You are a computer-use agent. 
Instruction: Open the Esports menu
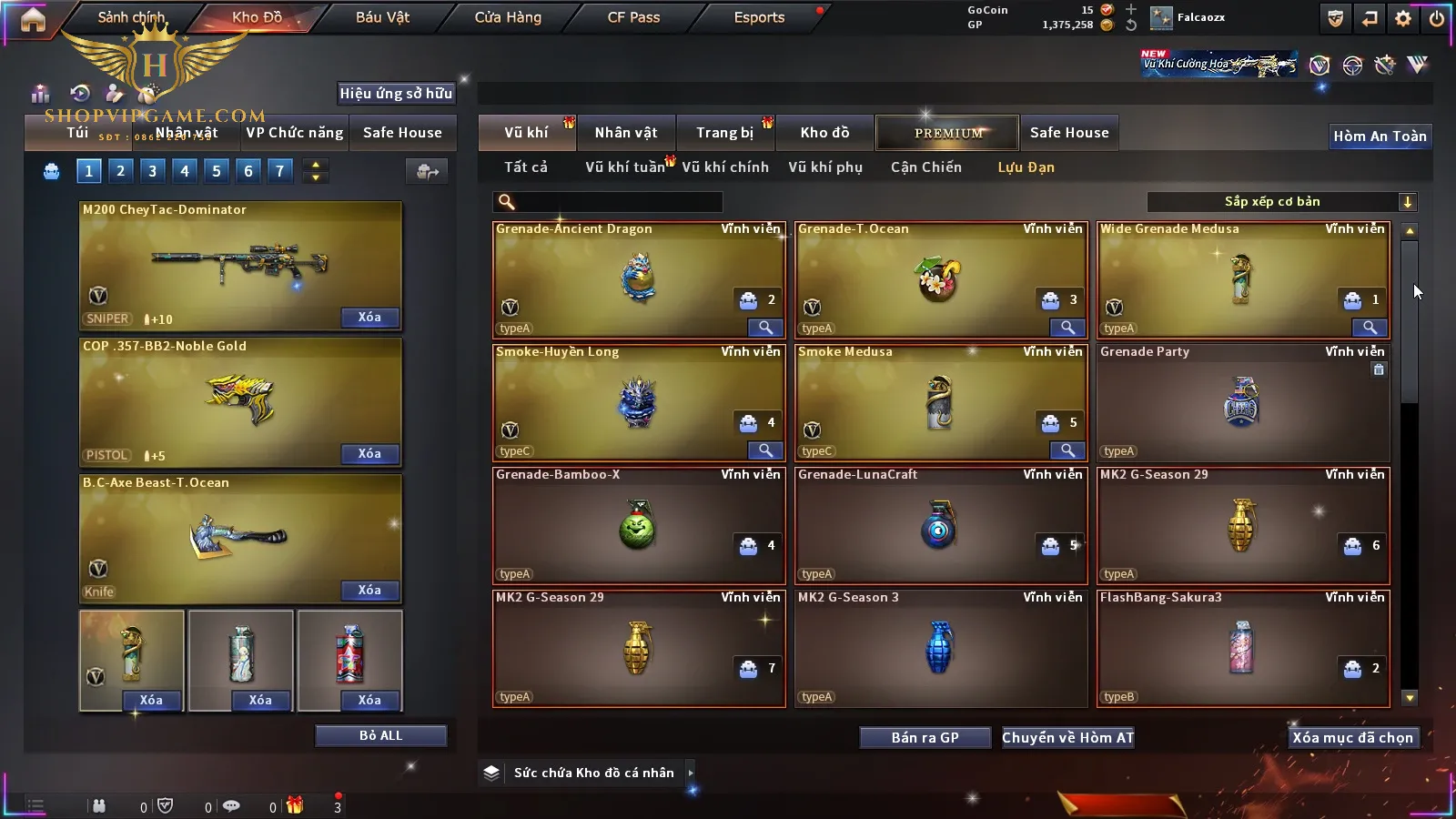(759, 17)
